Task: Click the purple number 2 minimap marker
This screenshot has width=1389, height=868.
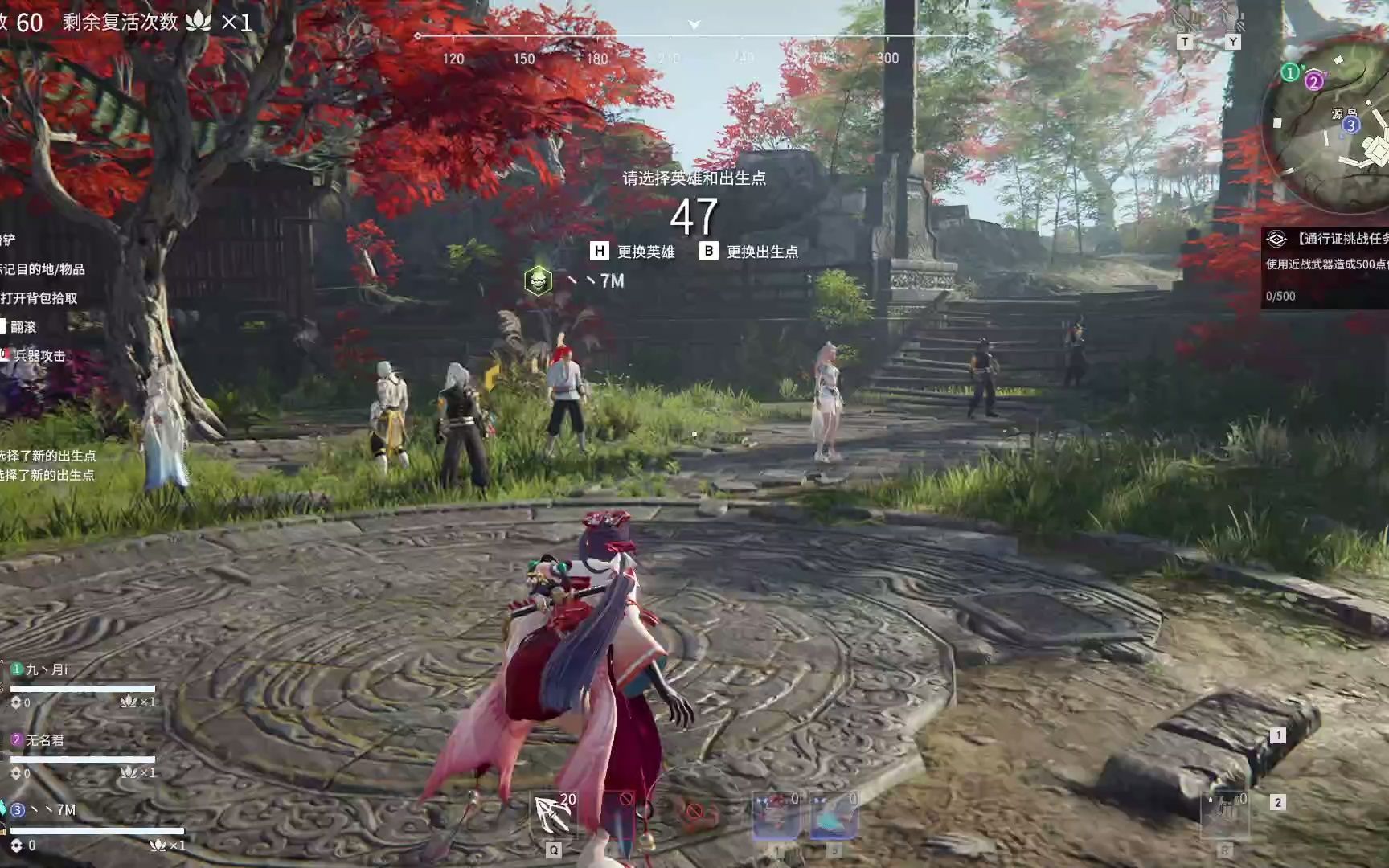Action: pyautogui.click(x=1313, y=81)
